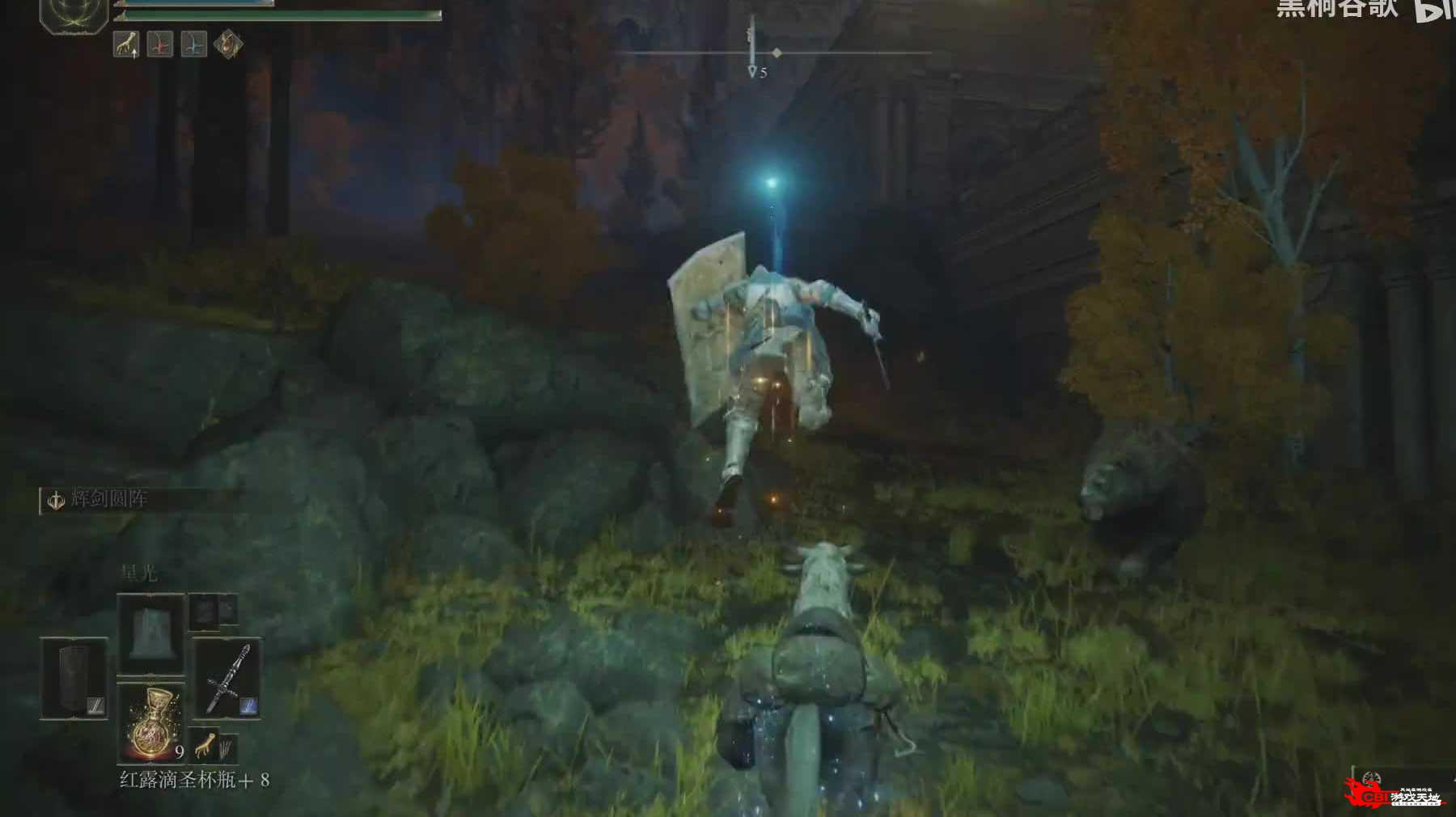Click the diamond-shaped golden buff icon
The height and width of the screenshot is (817, 1456).
click(228, 44)
